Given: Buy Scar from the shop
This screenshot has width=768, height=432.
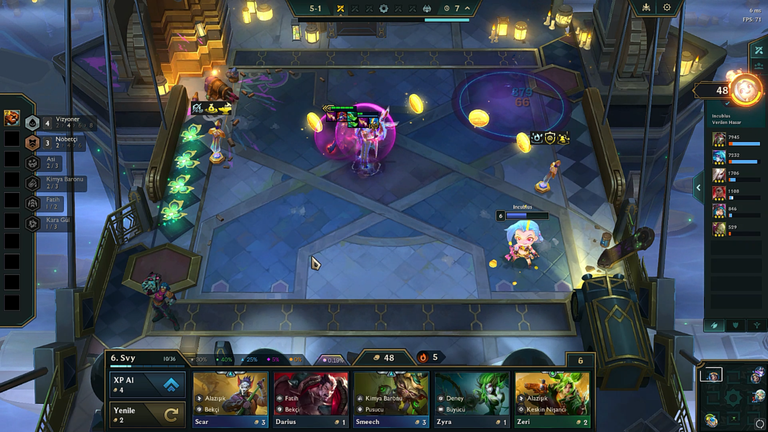Looking at the screenshot, I should [230, 400].
